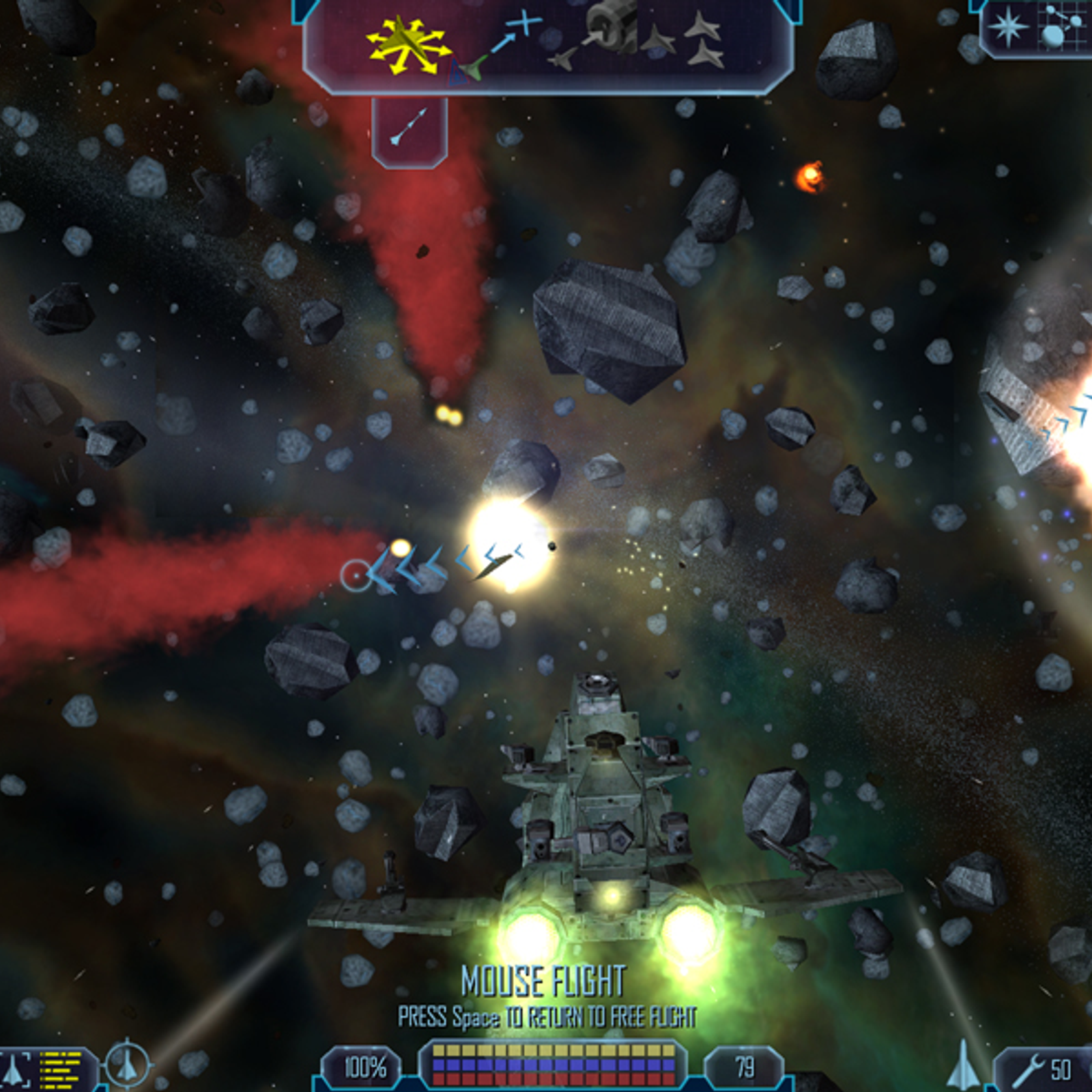Select the small fighter icon beside the wrench
1092x1092 pixels.
(964, 1065)
